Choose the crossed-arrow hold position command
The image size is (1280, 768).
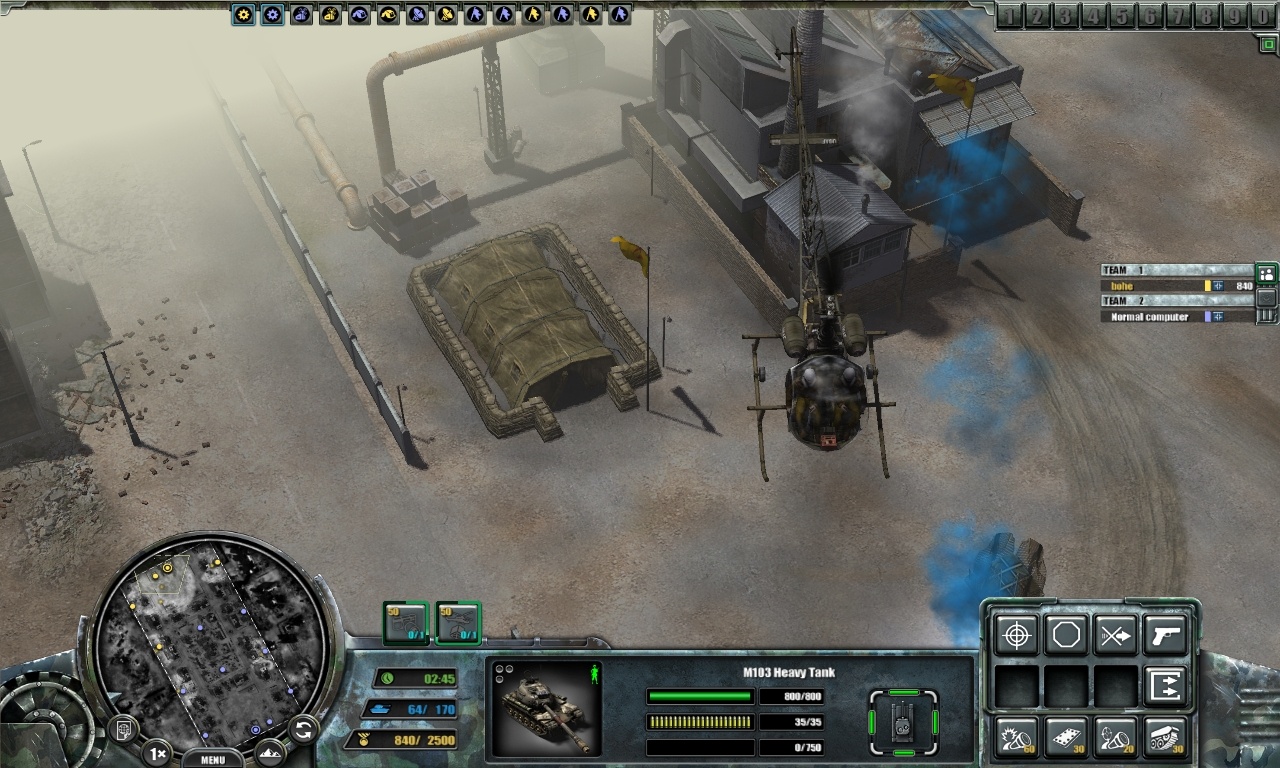[x=1115, y=635]
